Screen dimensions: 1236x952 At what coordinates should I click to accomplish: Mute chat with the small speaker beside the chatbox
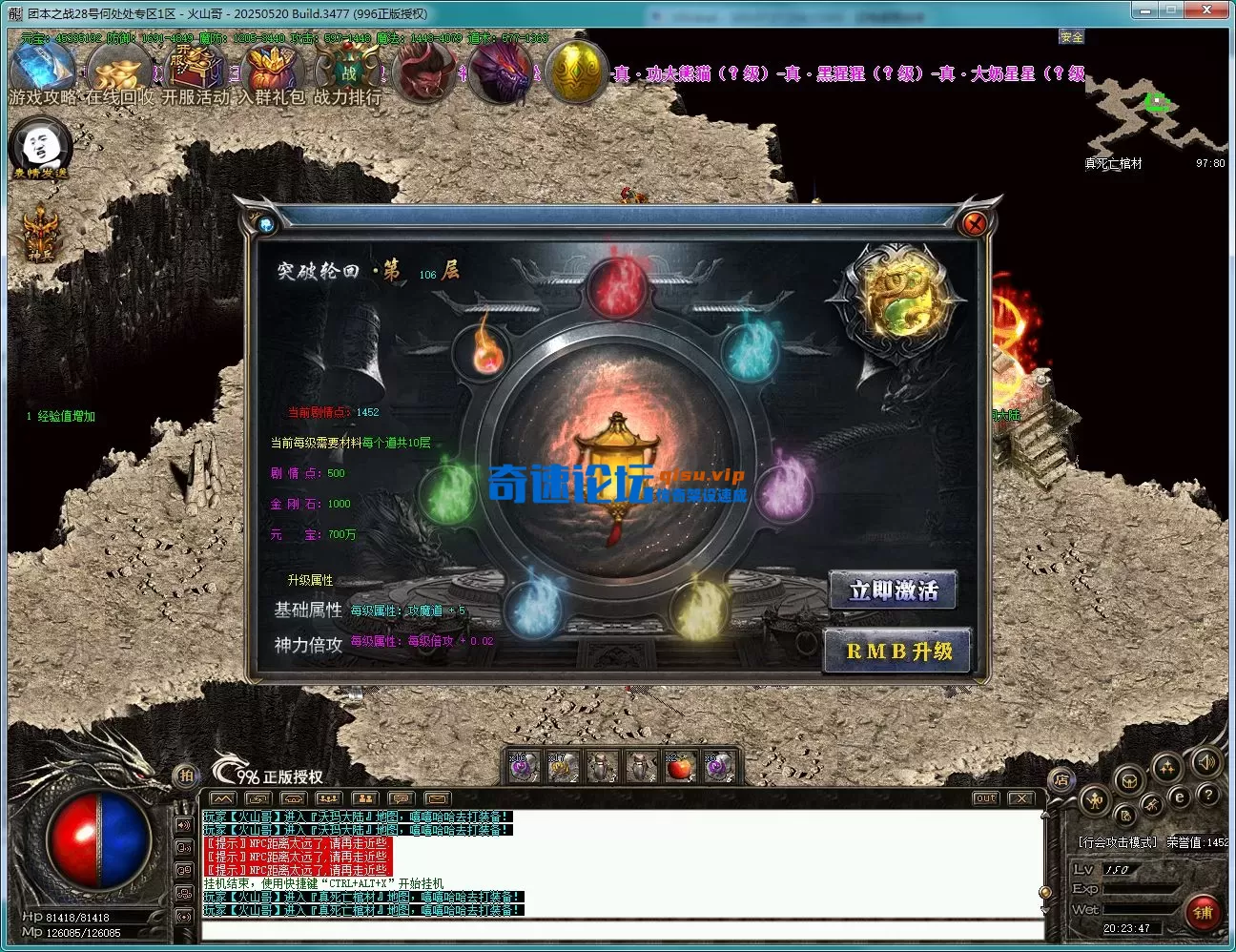pos(182,826)
